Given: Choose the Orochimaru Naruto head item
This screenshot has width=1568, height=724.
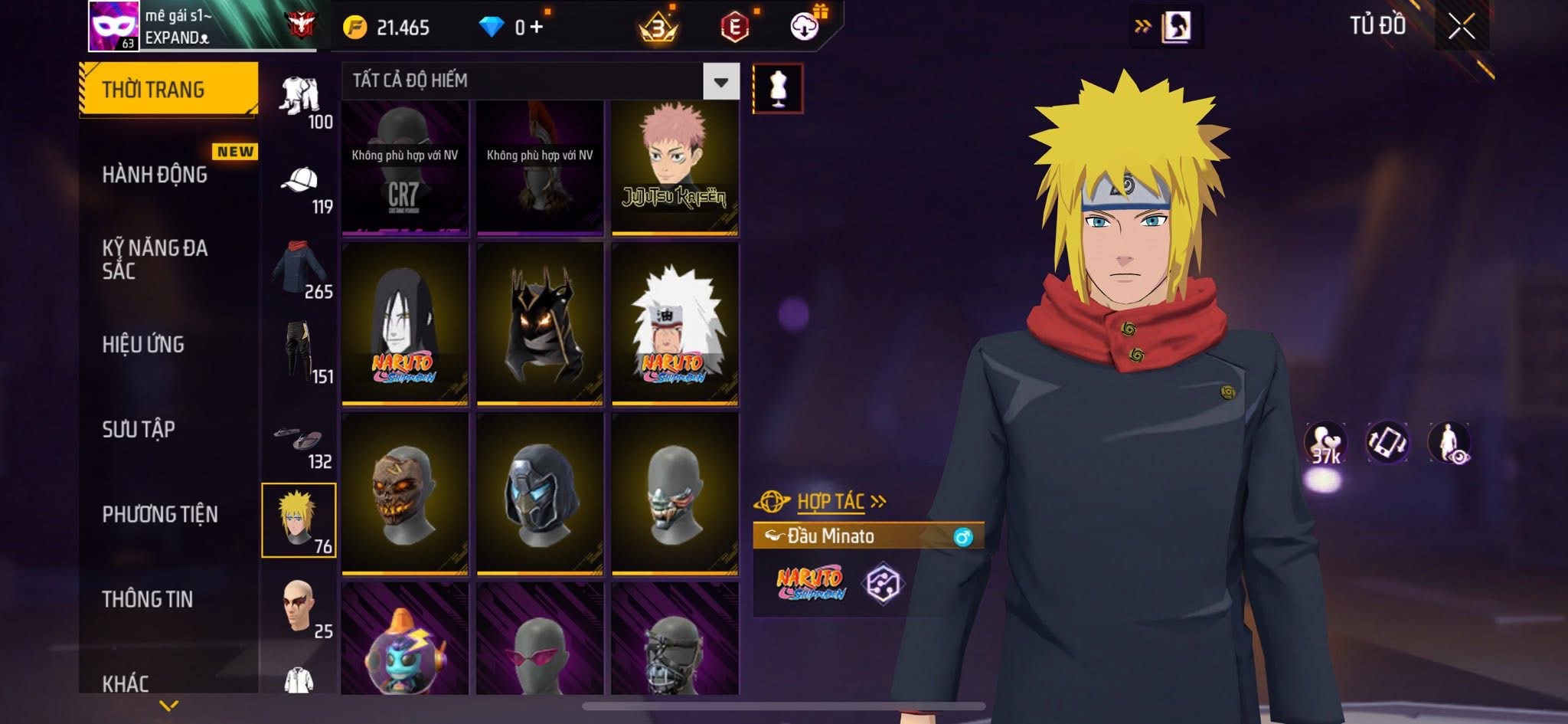Looking at the screenshot, I should point(404,323).
